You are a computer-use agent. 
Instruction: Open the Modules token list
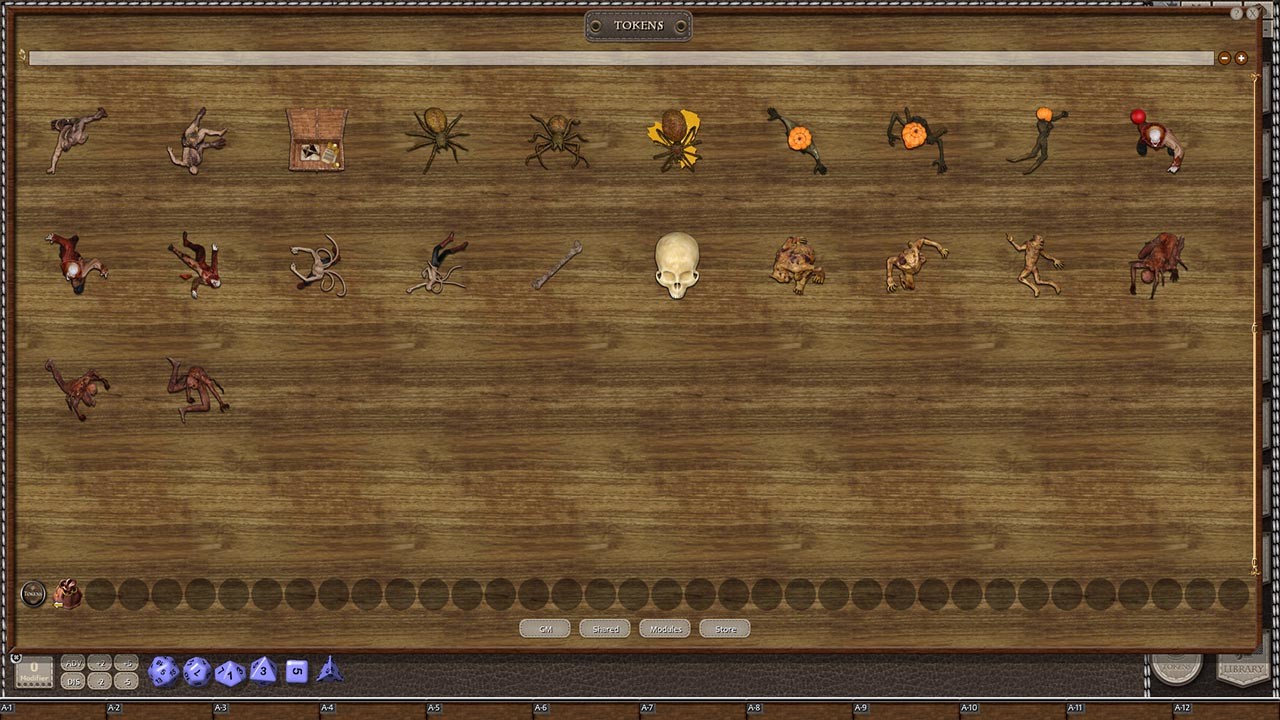point(664,628)
